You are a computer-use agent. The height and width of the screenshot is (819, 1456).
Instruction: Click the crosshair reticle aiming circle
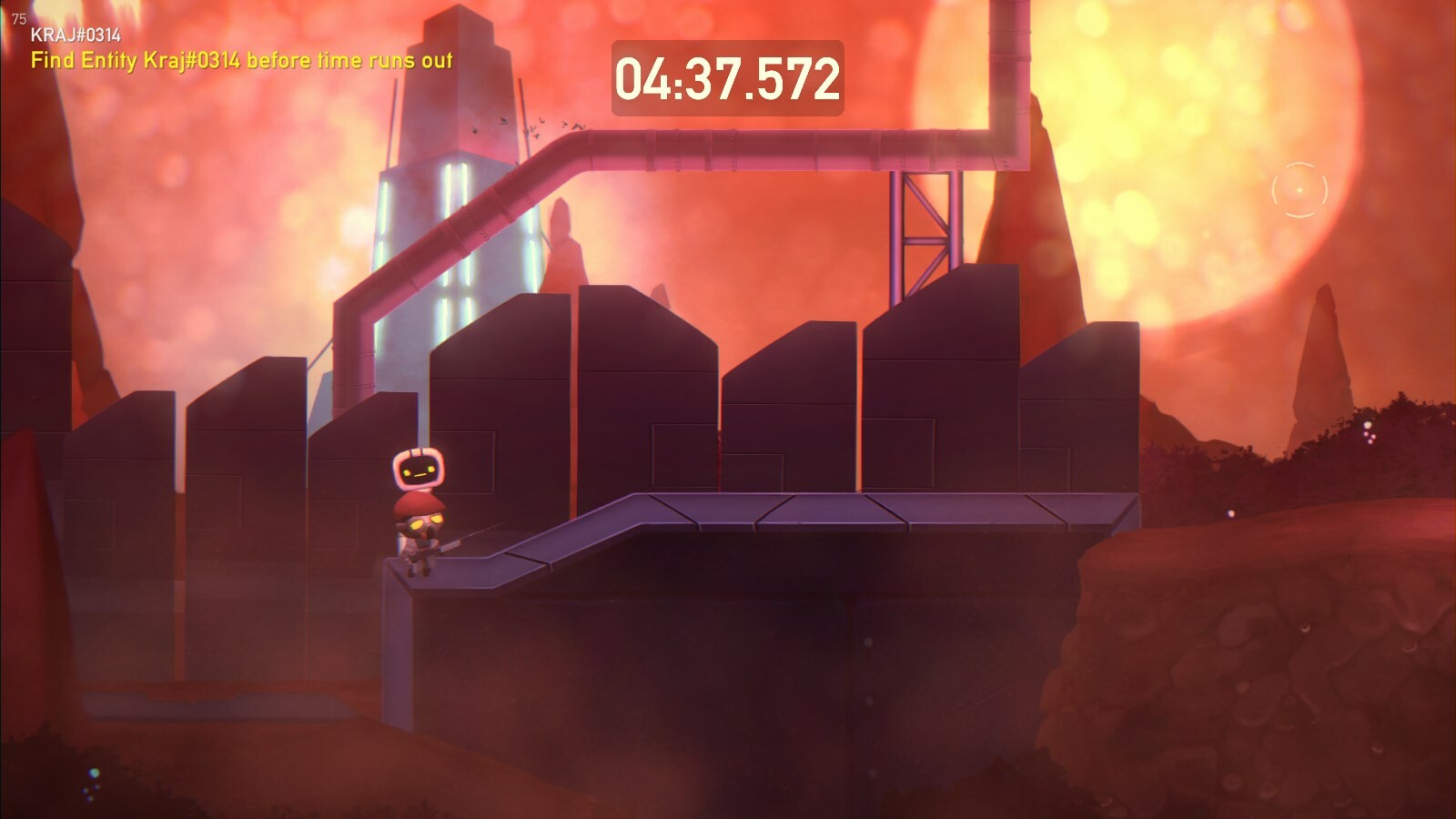pos(1299,188)
